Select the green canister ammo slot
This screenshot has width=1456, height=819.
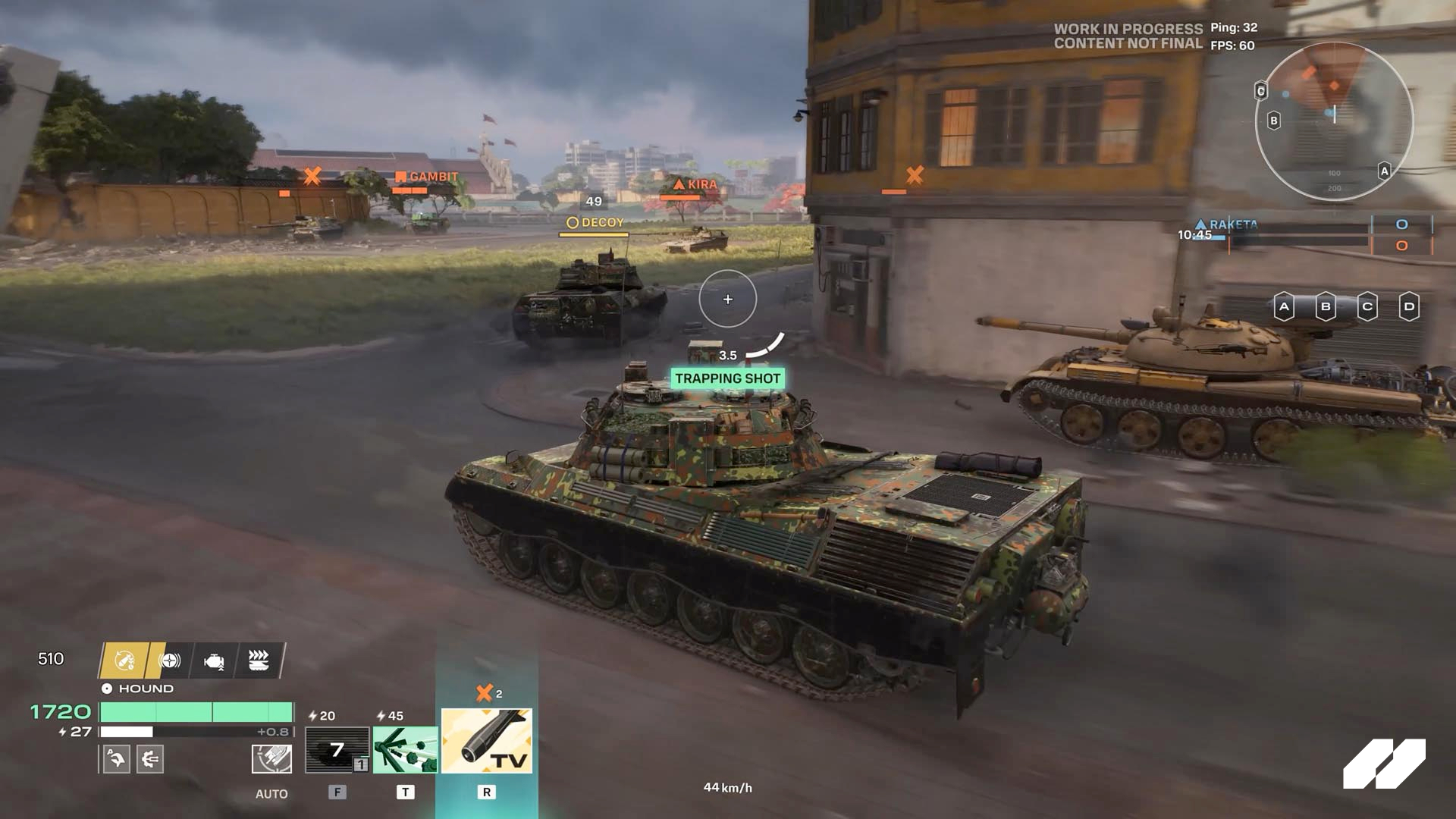pyautogui.click(x=406, y=751)
